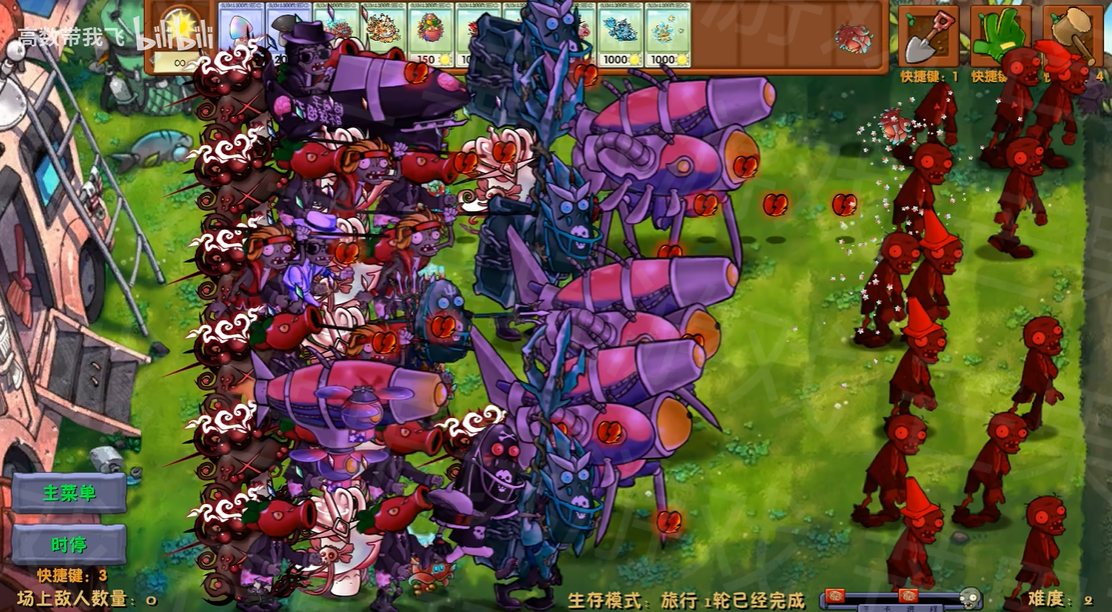Click the red plant icon on the seed bar's right end
1112x612 pixels.
point(853,38)
